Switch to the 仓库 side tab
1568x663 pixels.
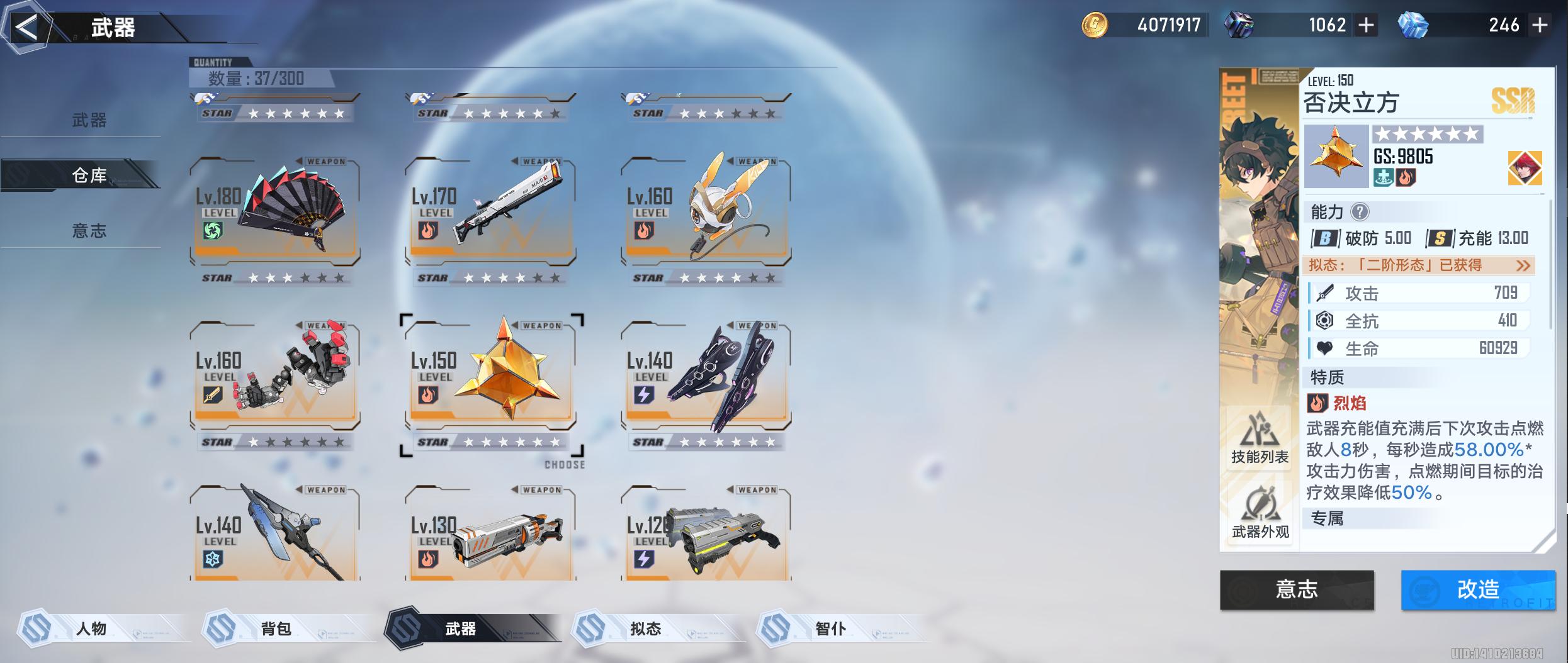[x=89, y=175]
